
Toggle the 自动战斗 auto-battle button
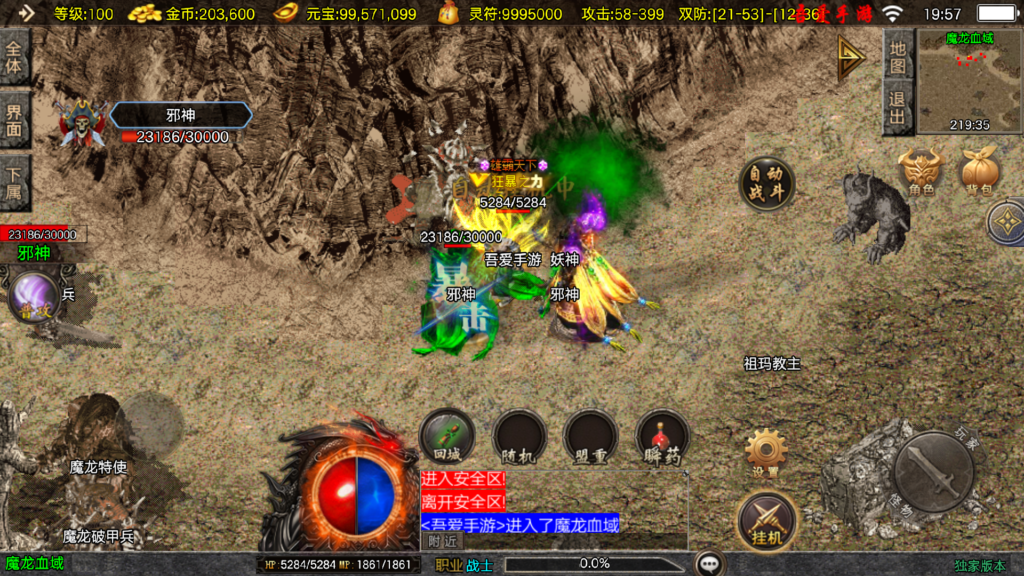point(767,184)
